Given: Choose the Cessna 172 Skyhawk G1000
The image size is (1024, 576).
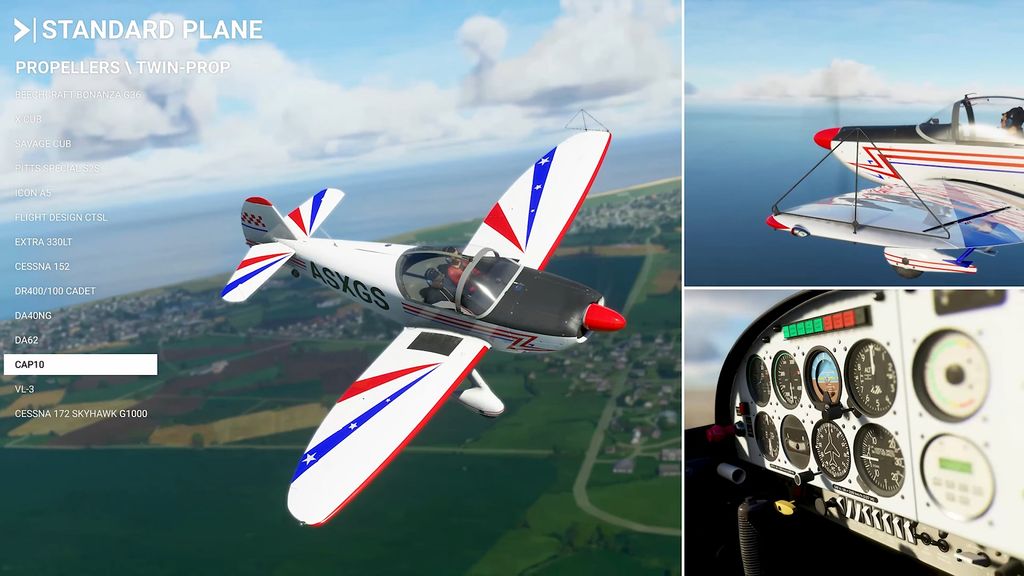Looking at the screenshot, I should coord(81,413).
